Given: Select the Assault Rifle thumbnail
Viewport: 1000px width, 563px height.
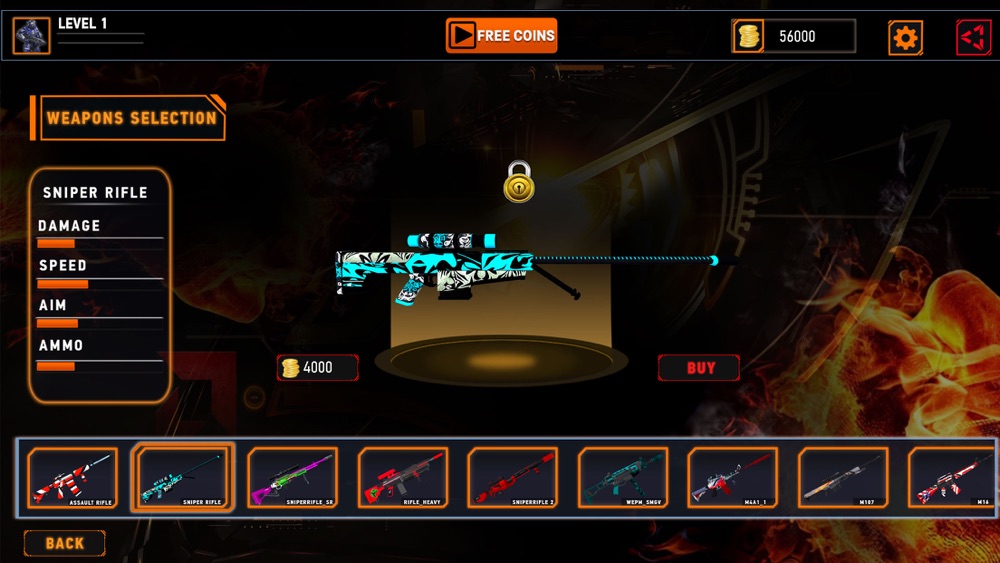Looking at the screenshot, I should [72, 478].
